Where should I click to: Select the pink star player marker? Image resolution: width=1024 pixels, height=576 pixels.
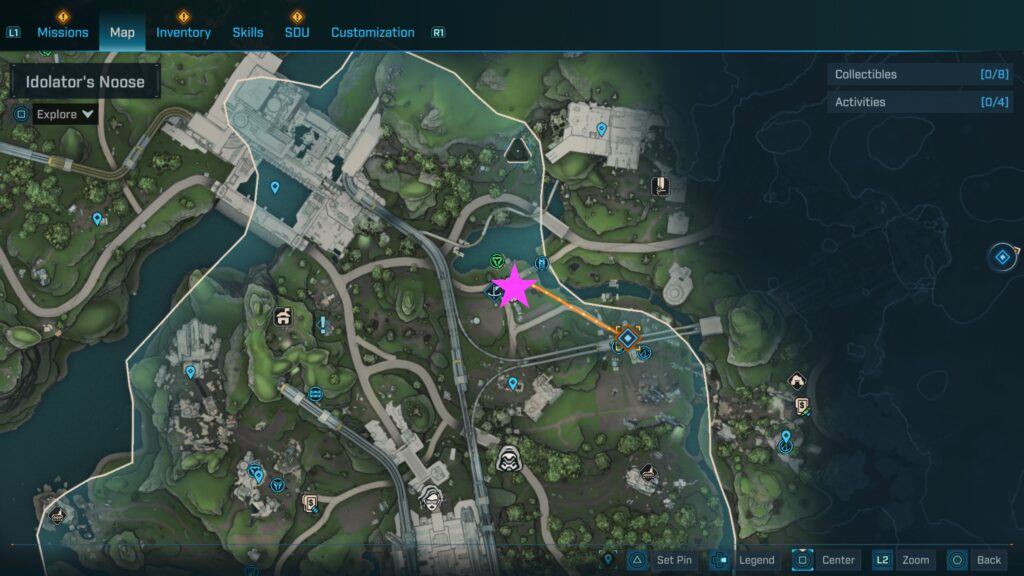click(x=516, y=286)
